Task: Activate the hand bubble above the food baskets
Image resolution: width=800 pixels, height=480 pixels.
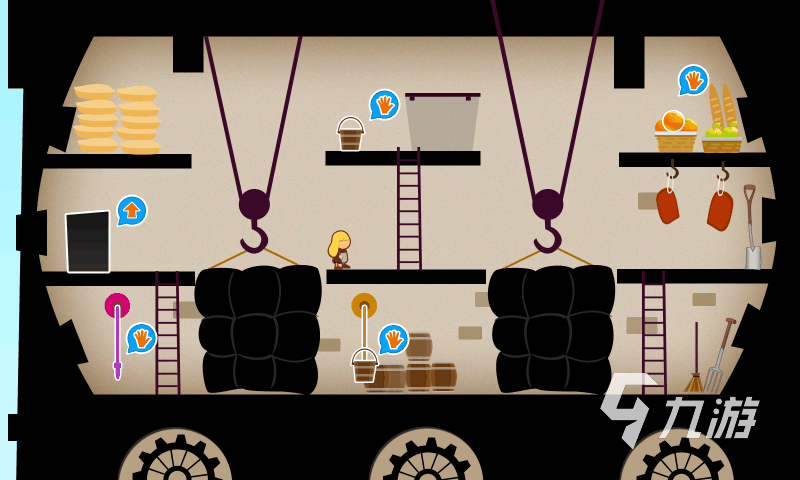Action: pyautogui.click(x=693, y=80)
